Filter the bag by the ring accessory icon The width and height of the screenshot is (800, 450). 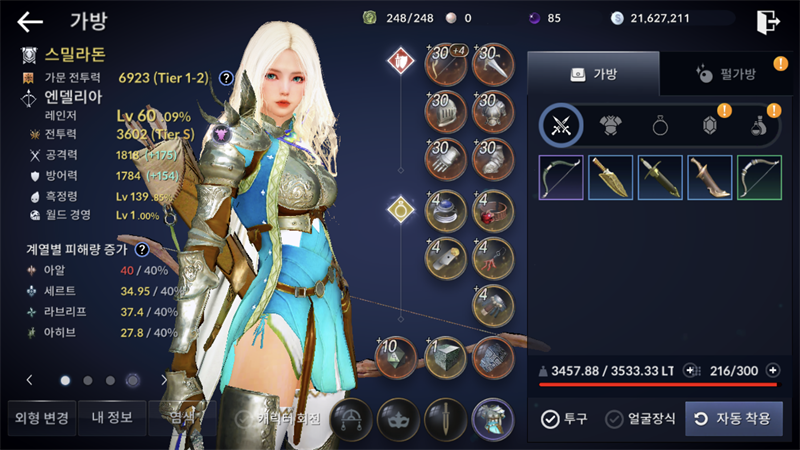click(x=660, y=125)
